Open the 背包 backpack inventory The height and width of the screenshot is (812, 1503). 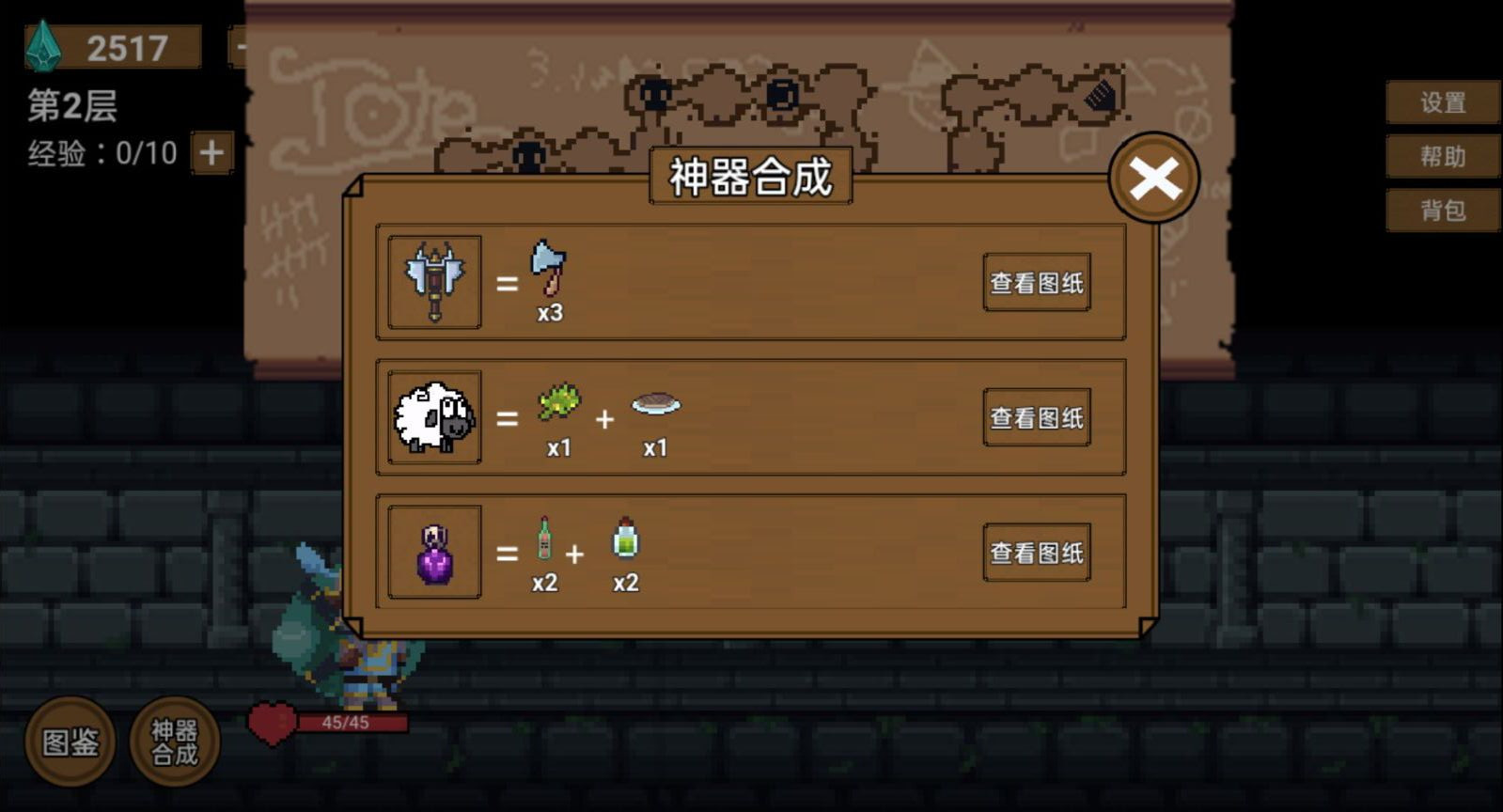tap(1445, 211)
